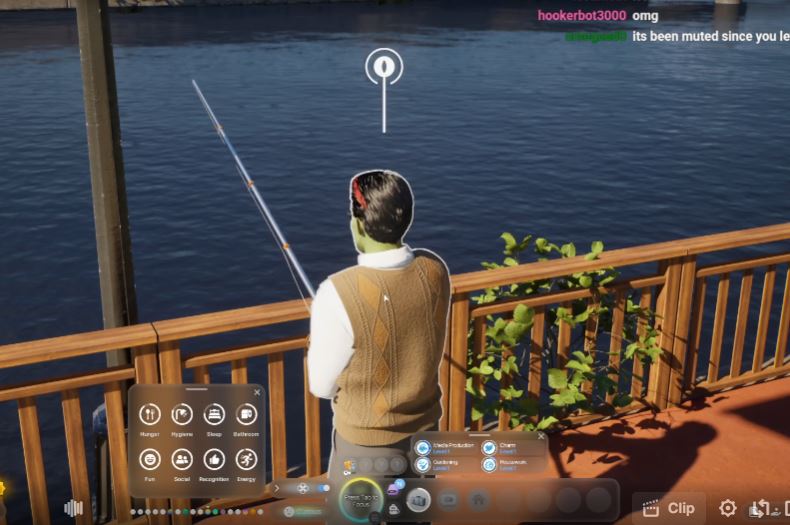Expand the arrow beside the fan icon
Screen dimensions: 790x525
[x=277, y=488]
